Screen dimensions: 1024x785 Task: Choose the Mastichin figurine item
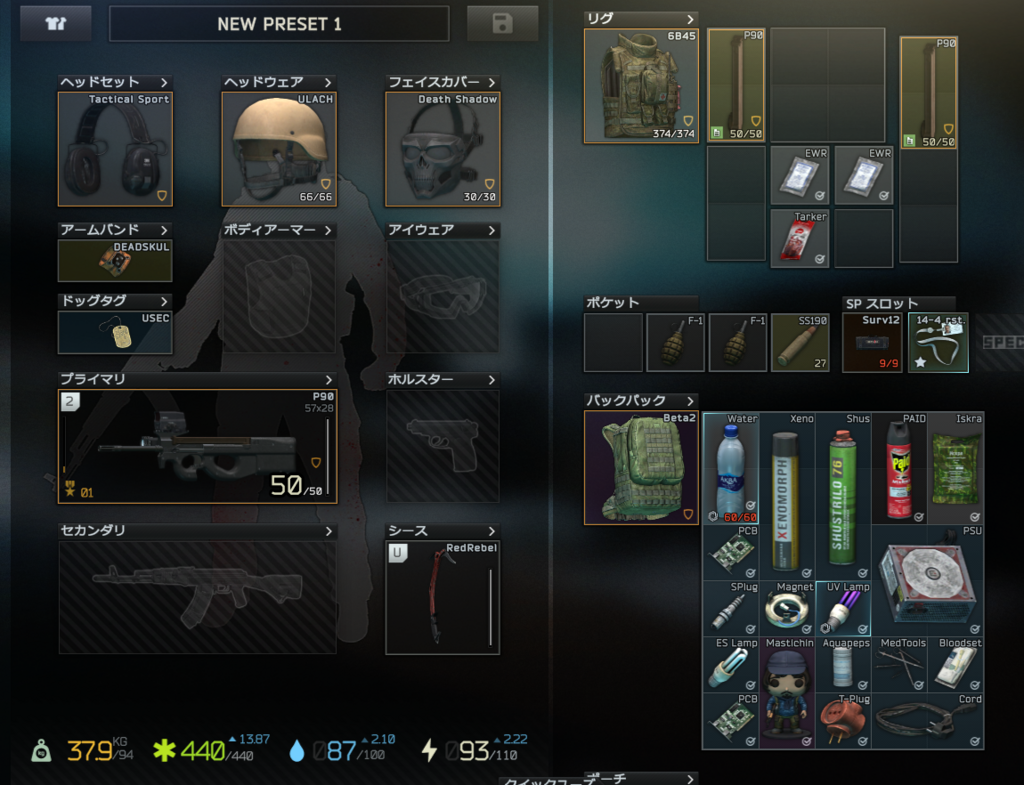click(x=787, y=692)
